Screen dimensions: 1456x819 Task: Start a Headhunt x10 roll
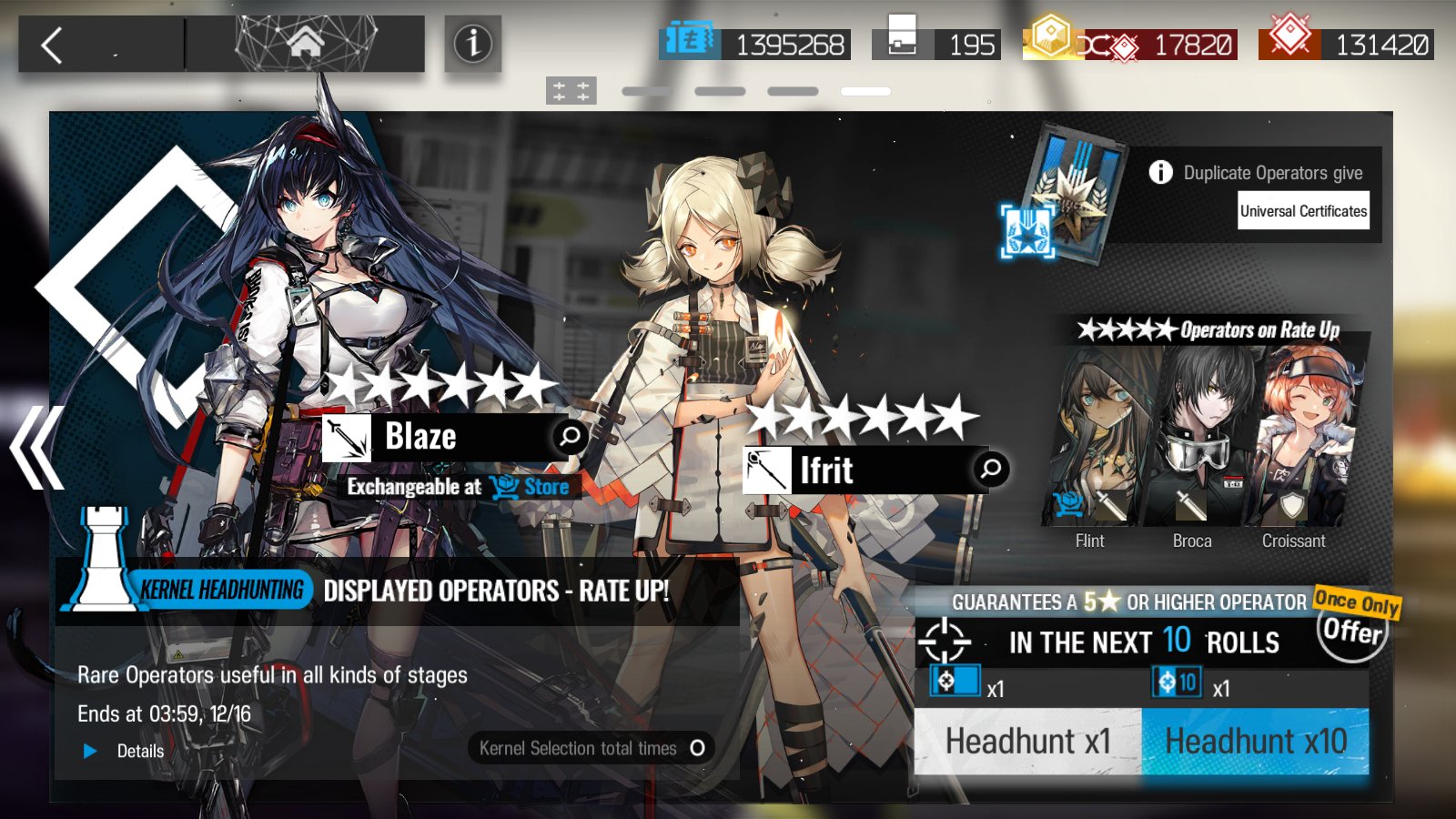[x=1255, y=742]
